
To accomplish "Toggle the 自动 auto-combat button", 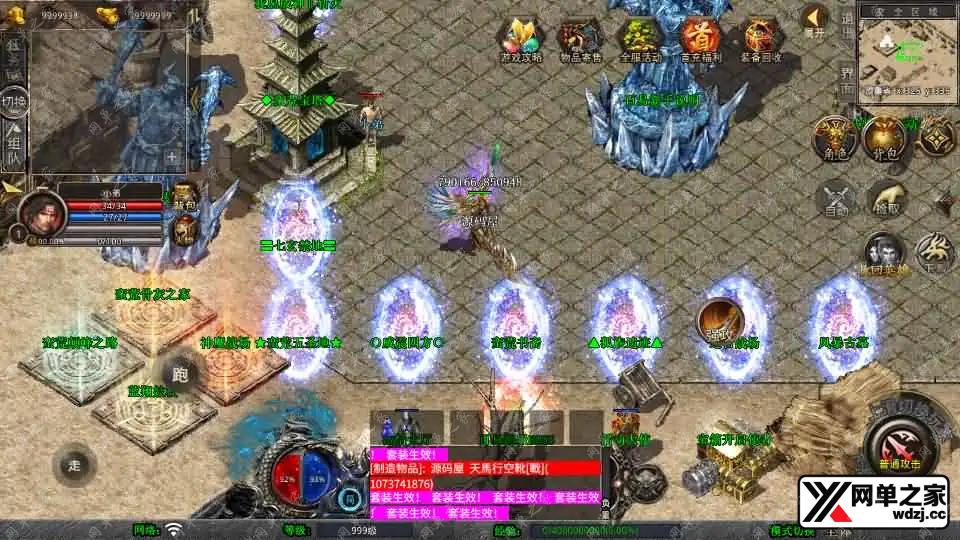I will coord(836,198).
